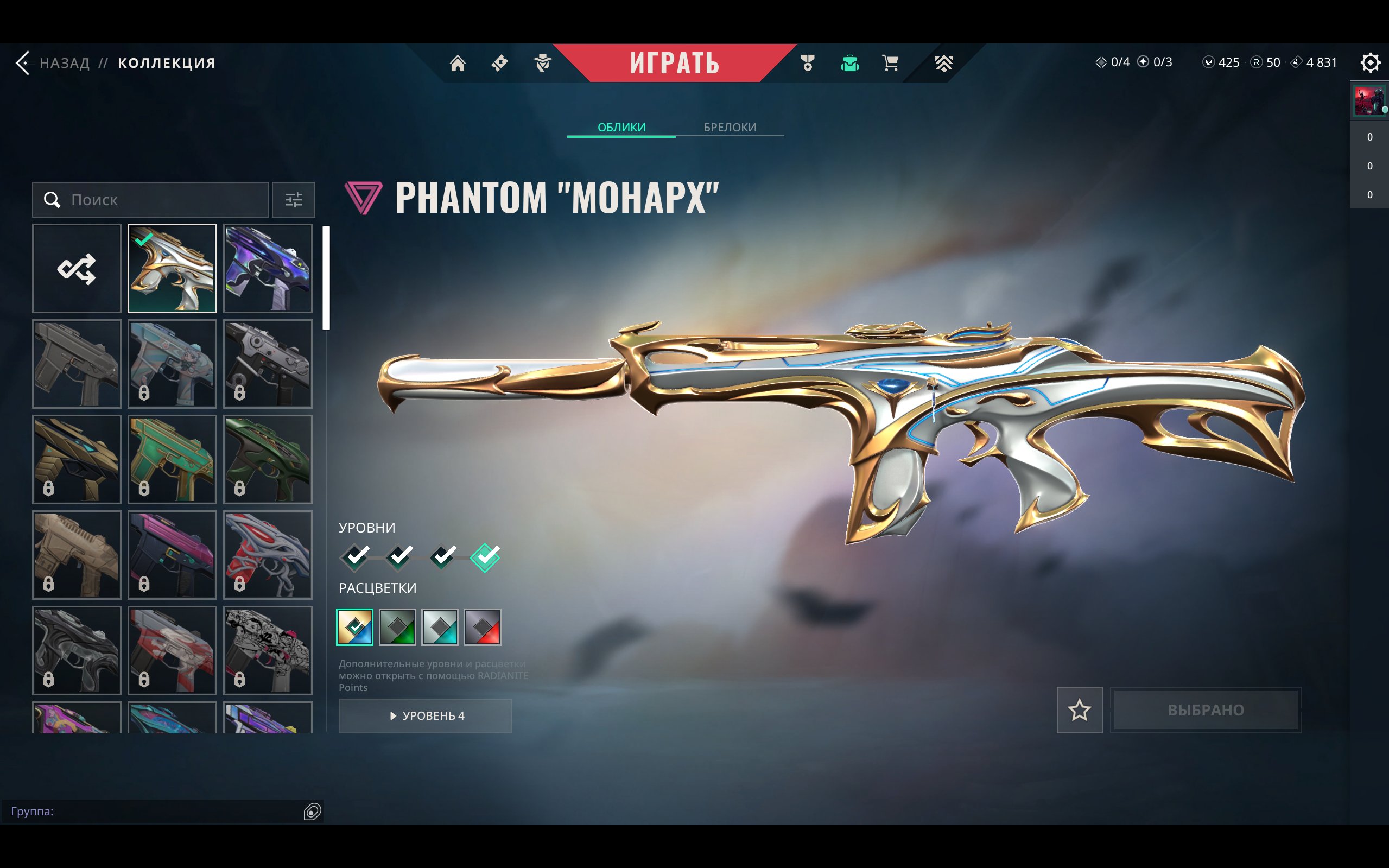Open the search filter options
Viewport: 1389px width, 868px height.
[x=294, y=200]
